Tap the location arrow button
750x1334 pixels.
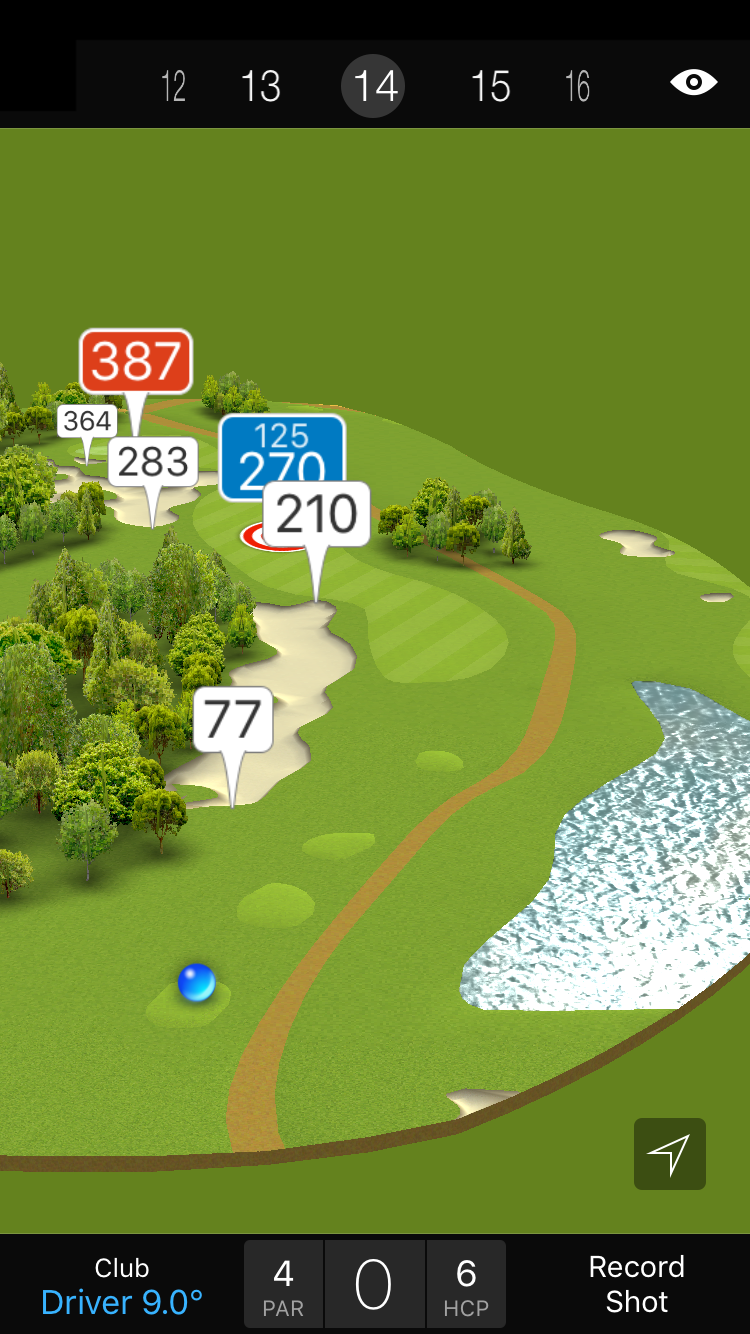click(669, 1154)
